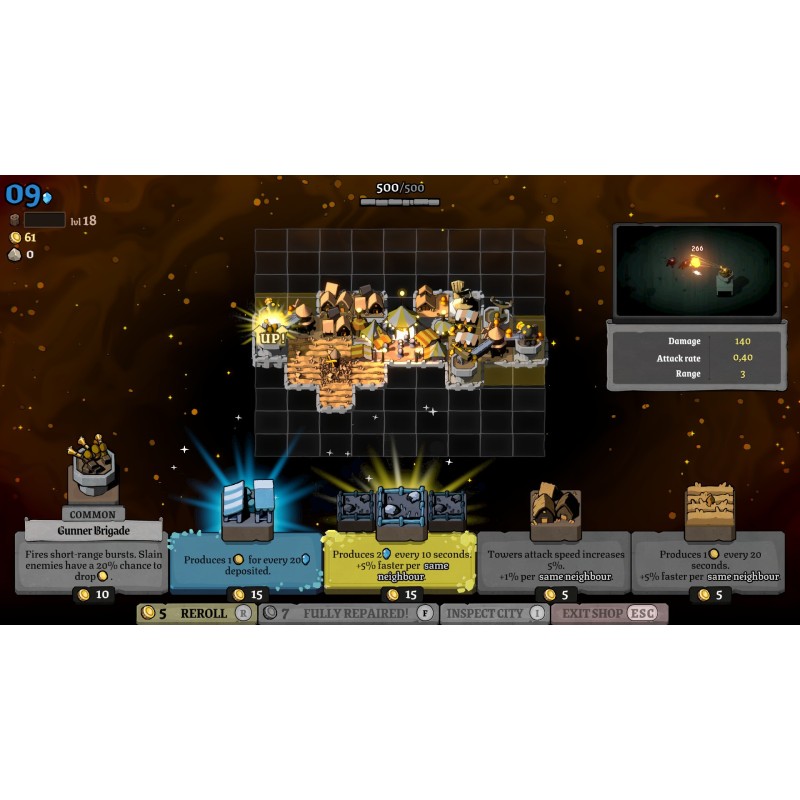The width and height of the screenshot is (800, 800).
Task: Pick the house card boosting tower attack speed
Action: coord(555,561)
